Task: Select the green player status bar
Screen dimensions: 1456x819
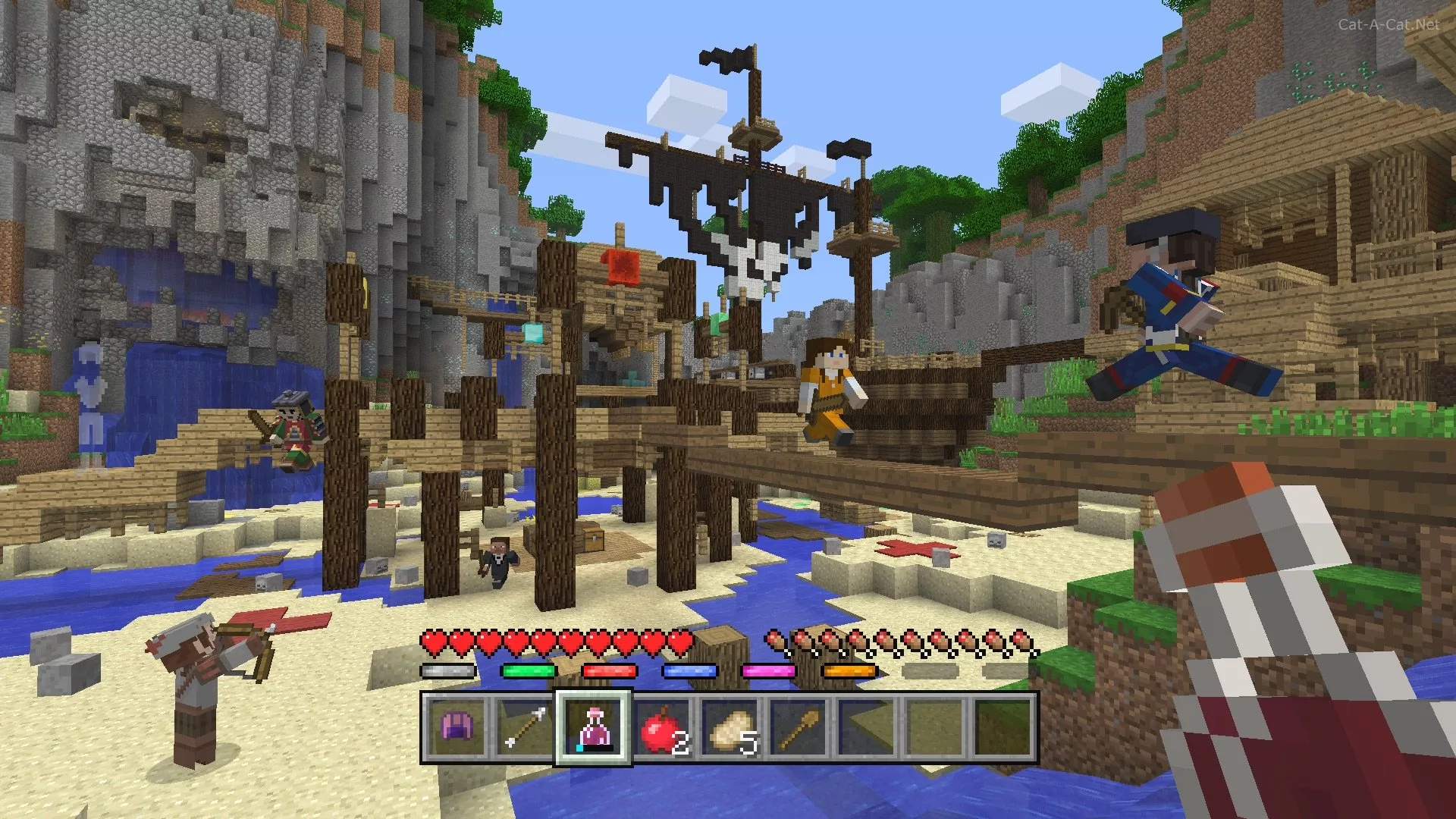Action: pyautogui.click(x=529, y=670)
